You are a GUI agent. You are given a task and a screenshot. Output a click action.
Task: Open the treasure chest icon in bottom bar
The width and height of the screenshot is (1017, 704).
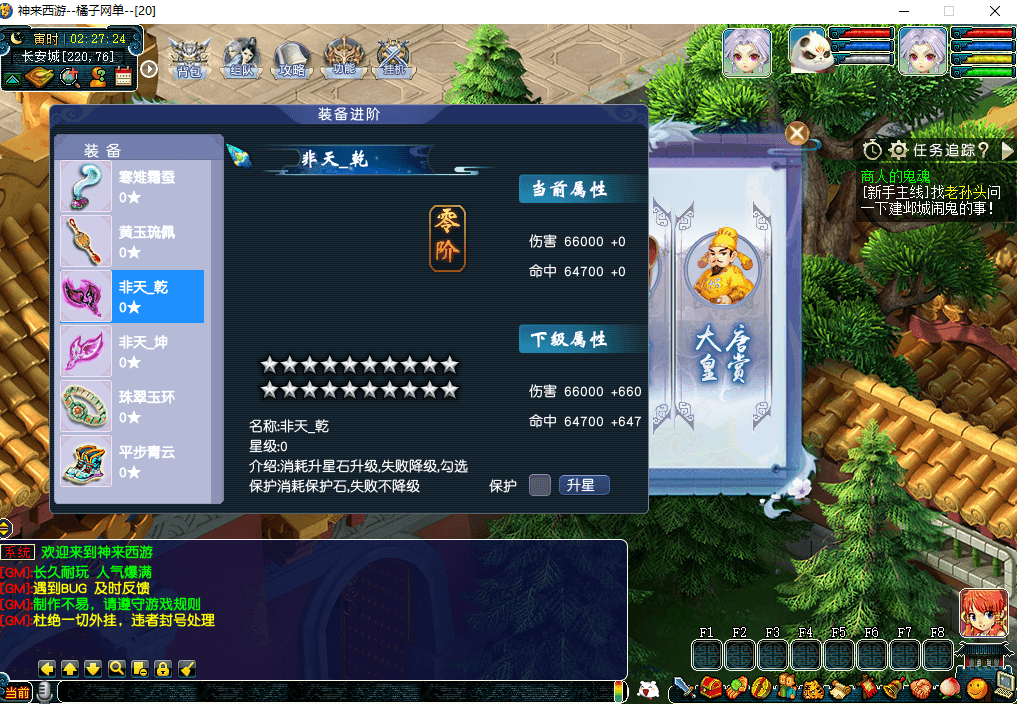click(711, 688)
